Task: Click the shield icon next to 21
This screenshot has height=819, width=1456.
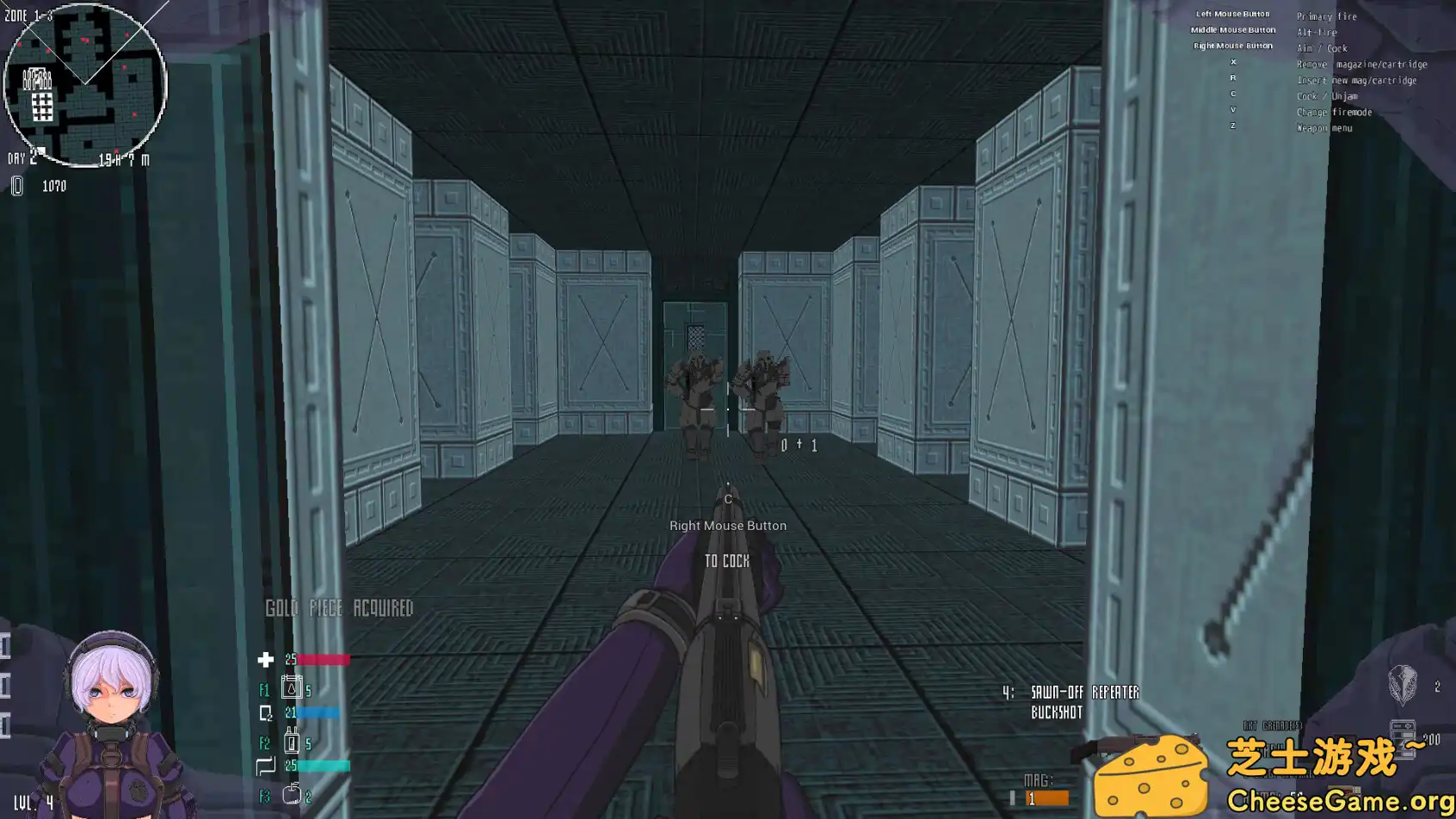Action: point(267,712)
